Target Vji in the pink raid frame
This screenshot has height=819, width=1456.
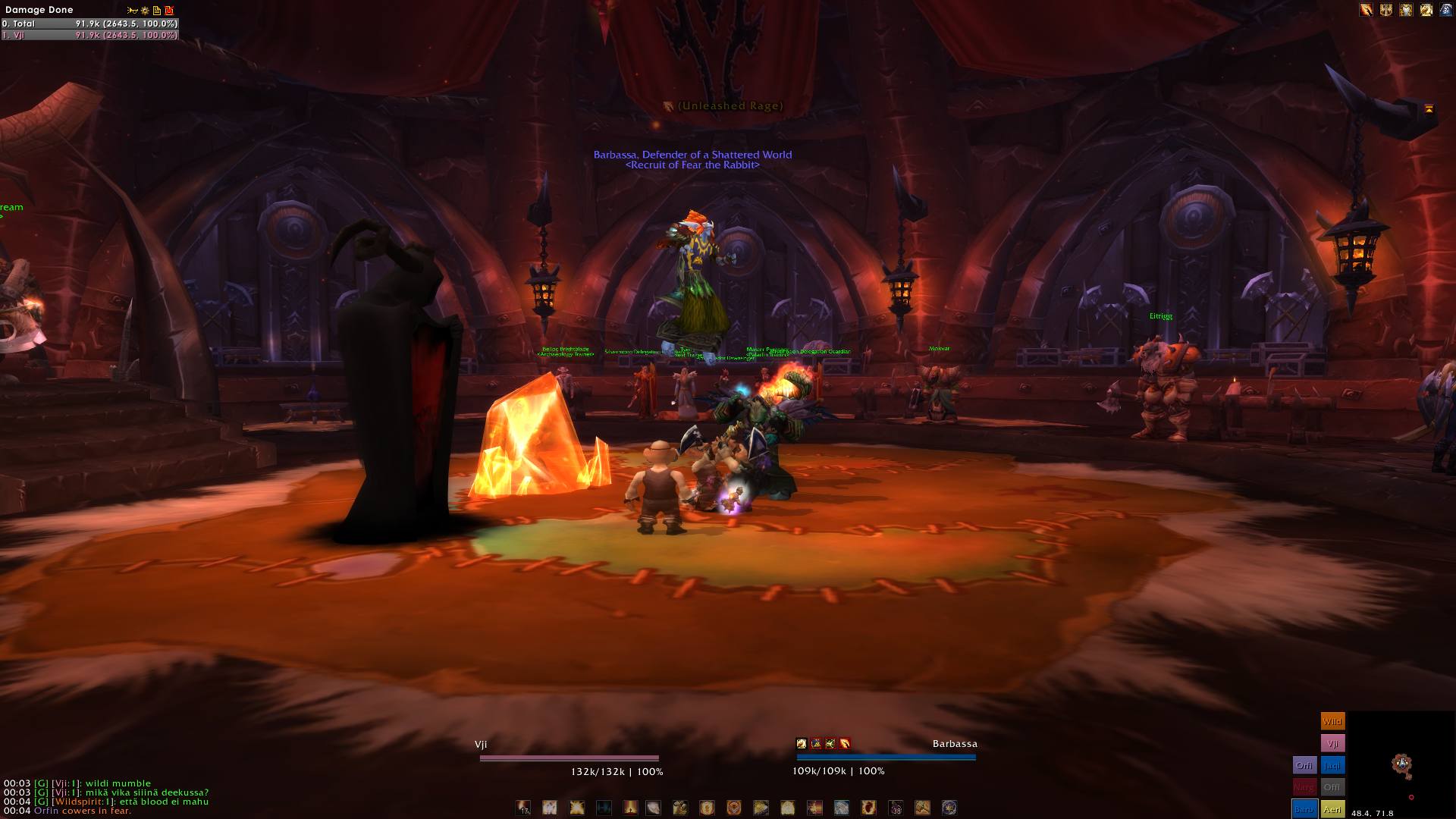(x=1332, y=744)
